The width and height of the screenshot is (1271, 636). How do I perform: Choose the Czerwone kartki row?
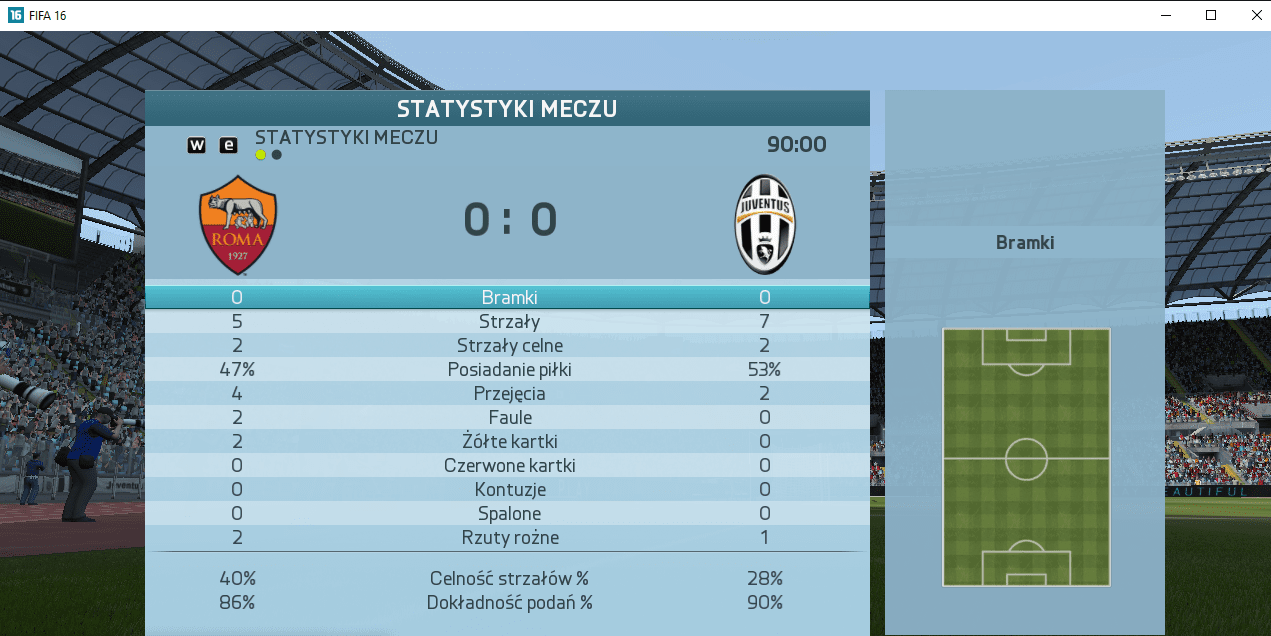tap(508, 465)
